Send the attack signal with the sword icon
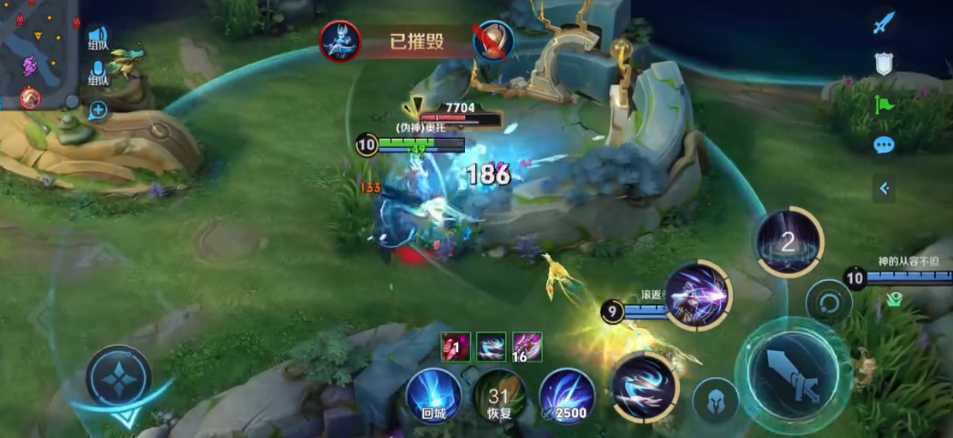This screenshot has width=953, height=438. pyautogui.click(x=883, y=23)
